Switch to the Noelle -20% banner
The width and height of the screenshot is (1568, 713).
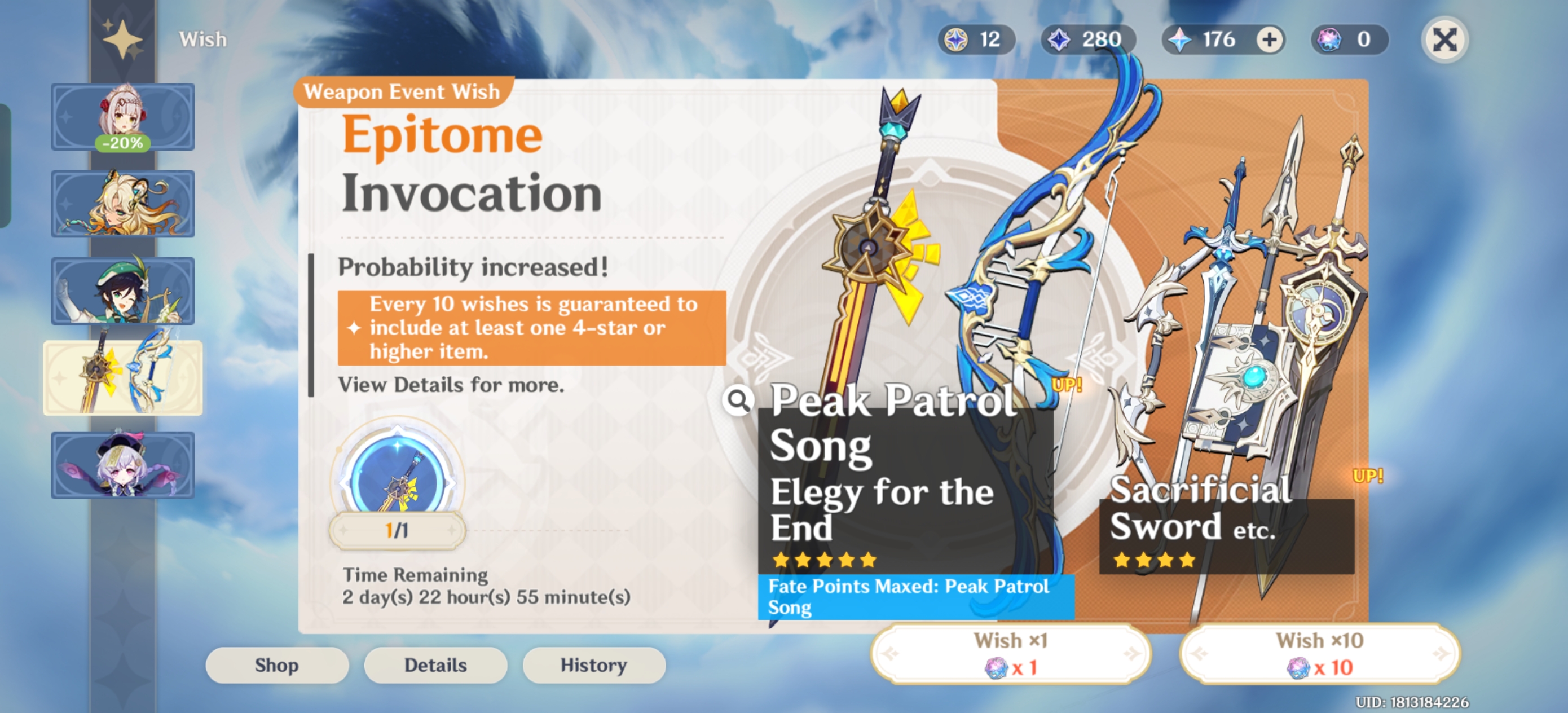click(x=122, y=117)
